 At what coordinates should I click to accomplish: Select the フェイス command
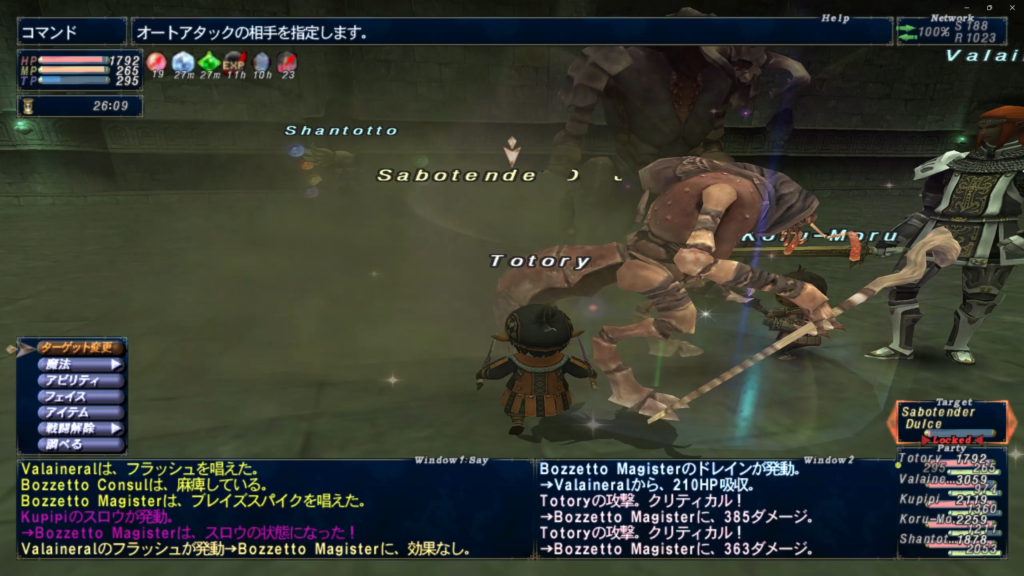pos(80,396)
